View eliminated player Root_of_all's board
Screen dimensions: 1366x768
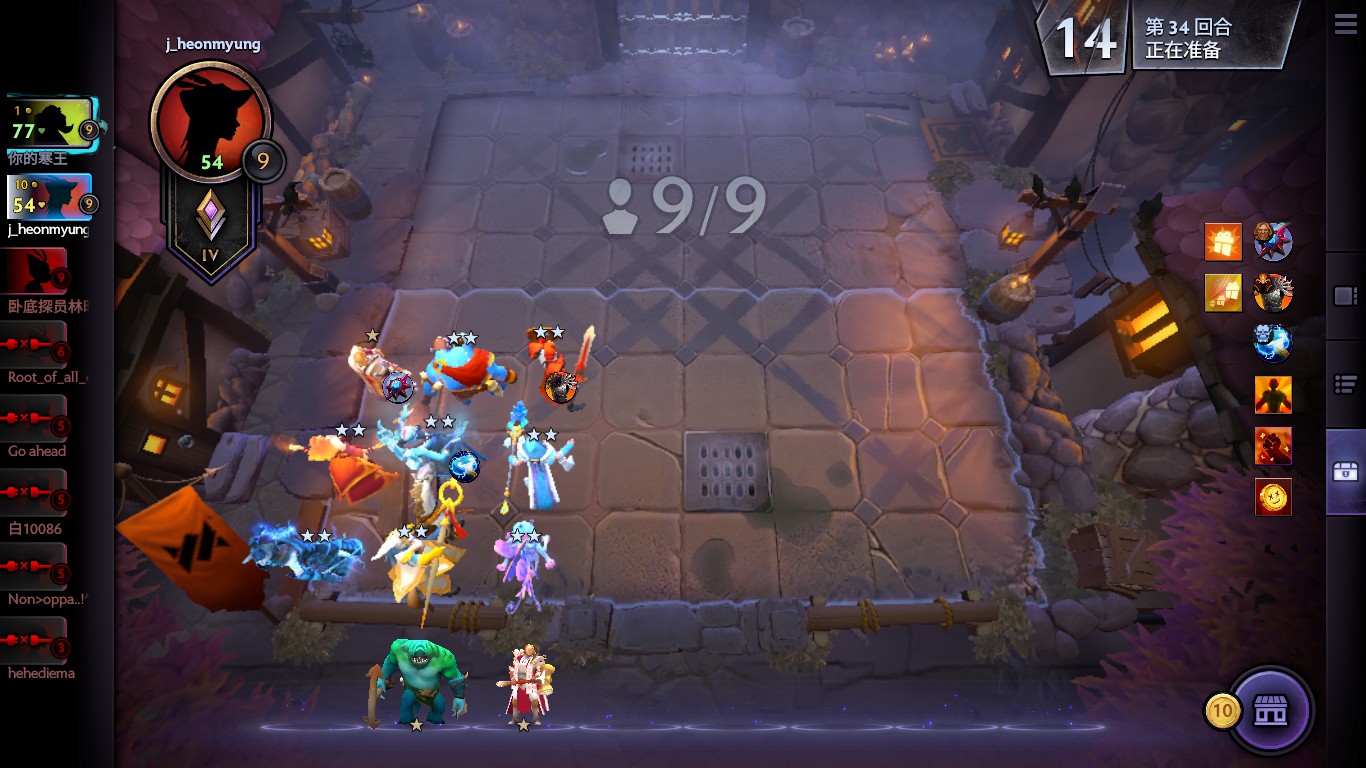point(37,346)
